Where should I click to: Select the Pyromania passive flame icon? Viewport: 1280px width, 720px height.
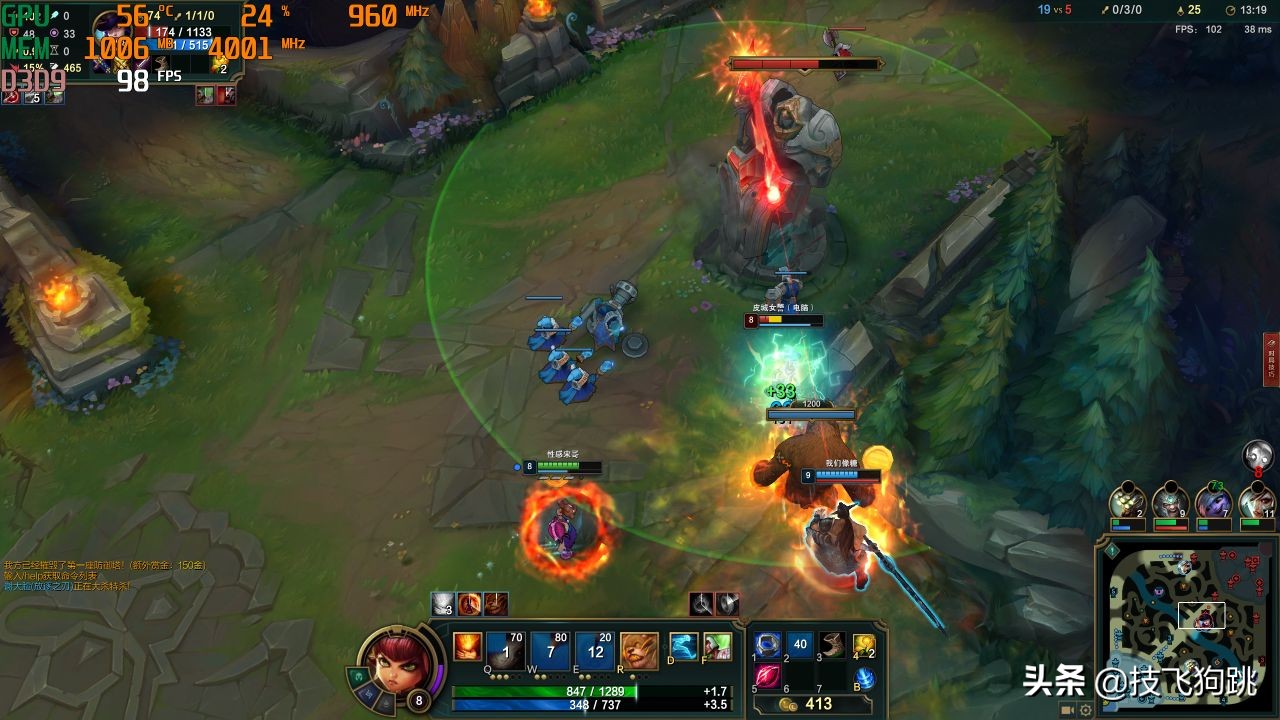click(x=467, y=647)
